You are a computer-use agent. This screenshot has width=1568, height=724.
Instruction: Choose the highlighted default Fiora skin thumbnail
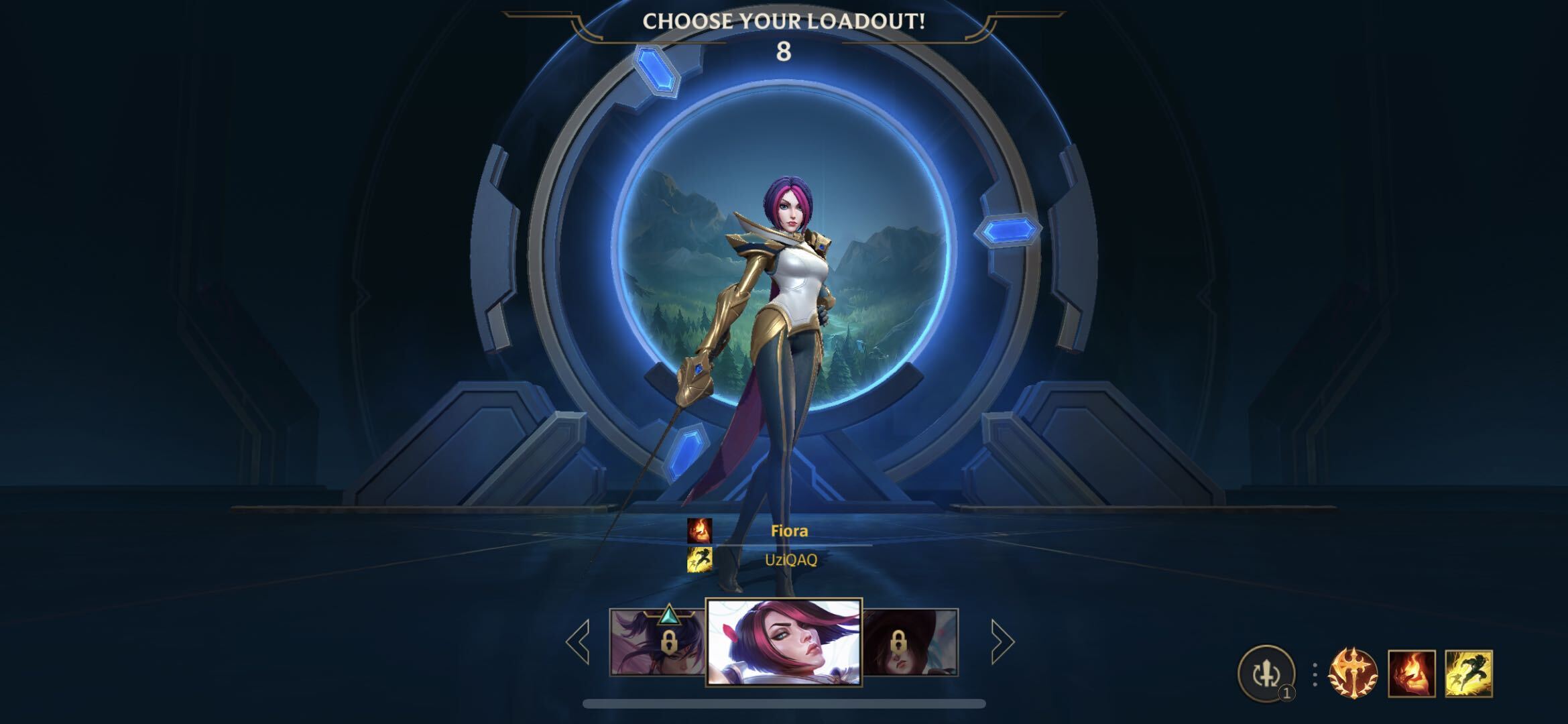pyautogui.click(x=784, y=642)
